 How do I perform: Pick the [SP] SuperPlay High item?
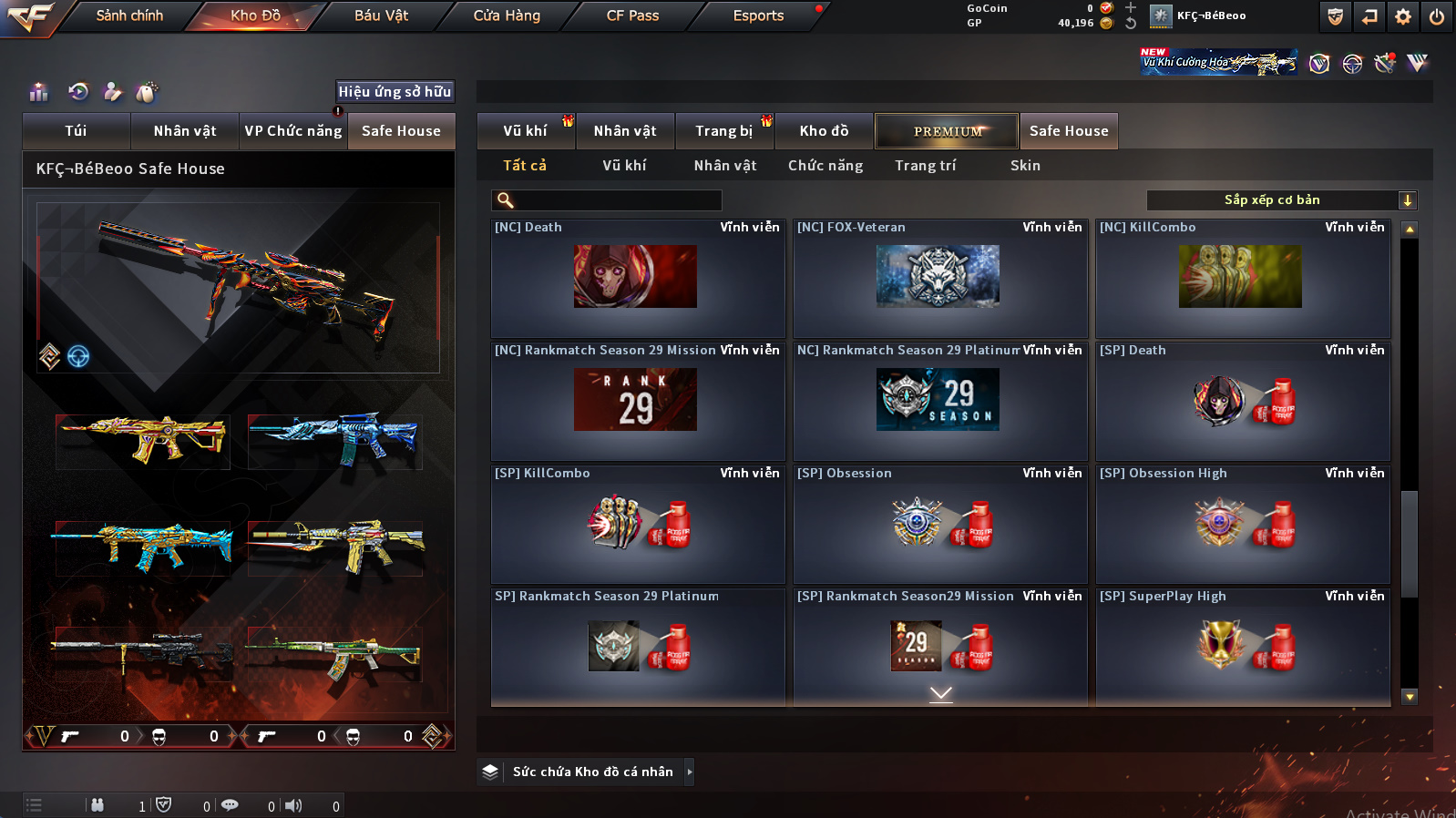pos(1242,646)
